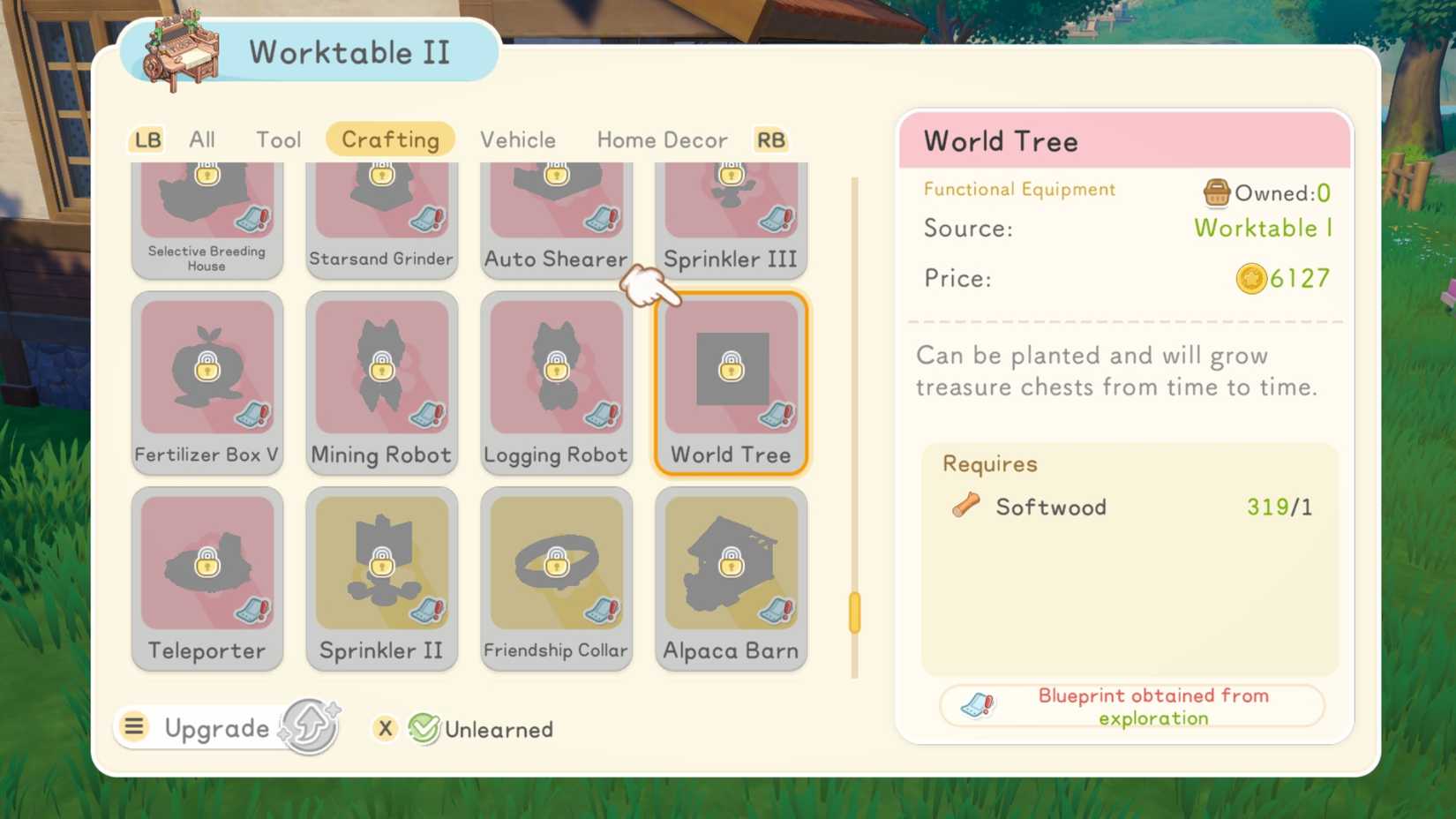Click the LB previous category button
This screenshot has width=1456, height=819.
click(146, 139)
